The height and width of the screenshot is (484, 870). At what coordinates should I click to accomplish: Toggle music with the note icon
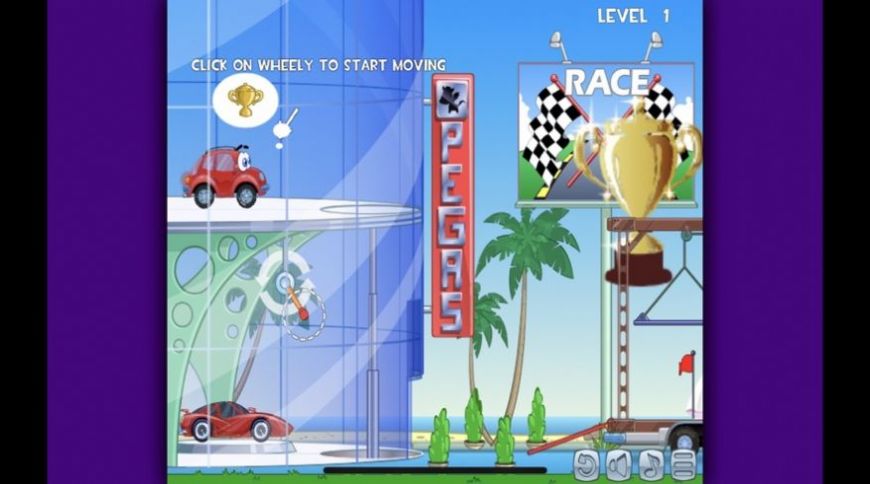click(x=652, y=464)
